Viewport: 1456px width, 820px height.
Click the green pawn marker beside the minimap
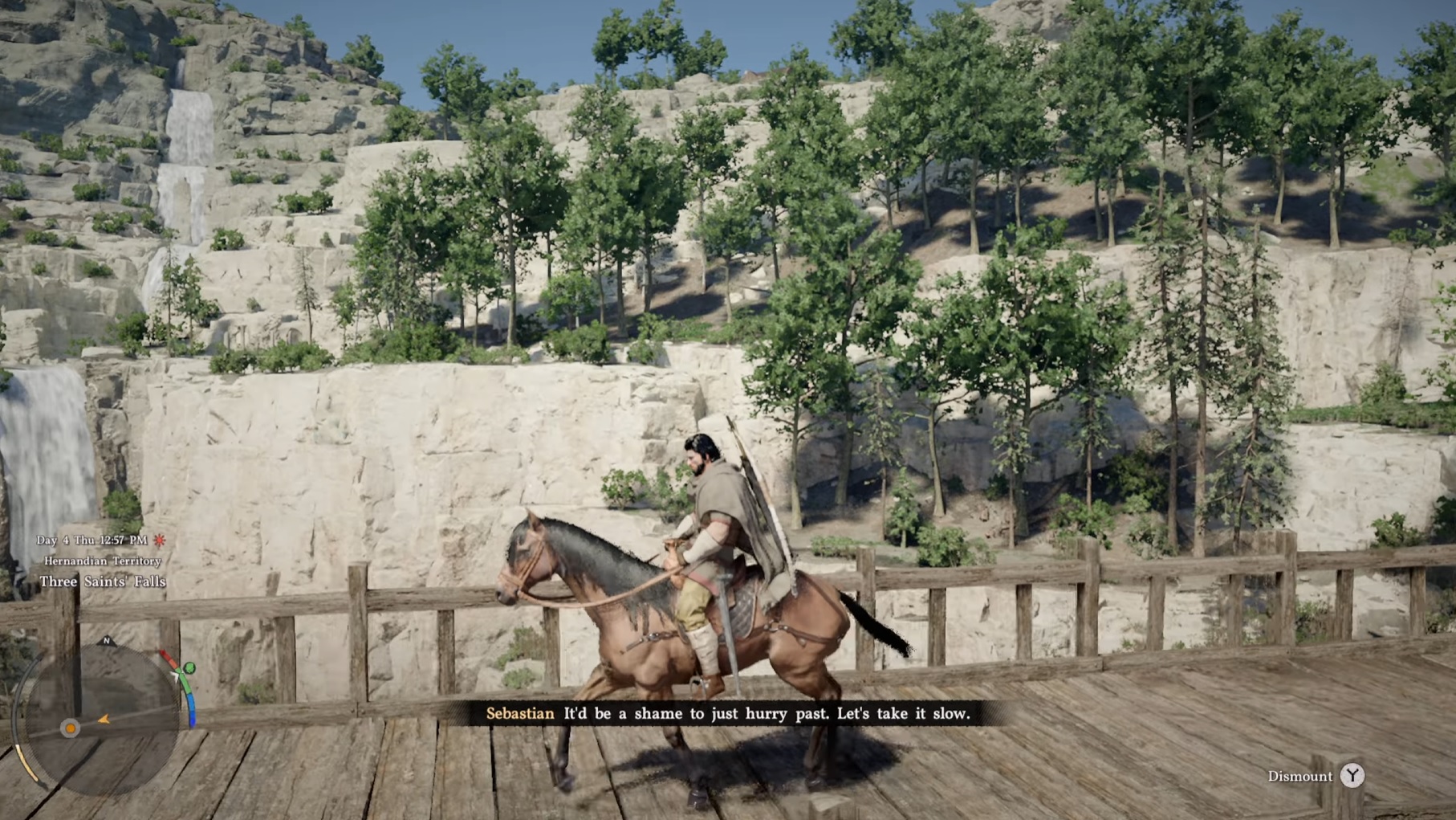click(189, 667)
